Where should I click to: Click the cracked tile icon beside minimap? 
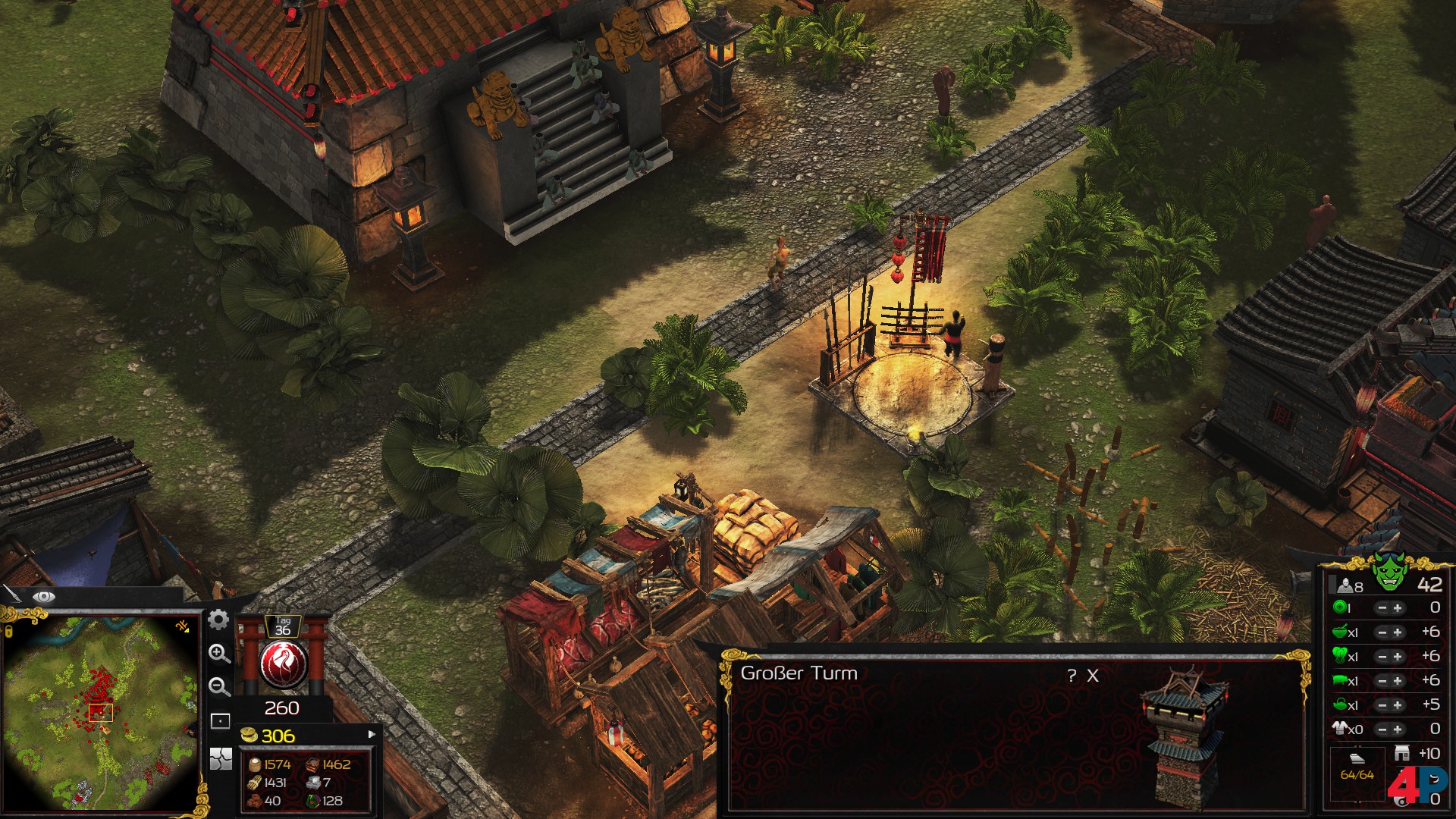point(220,758)
